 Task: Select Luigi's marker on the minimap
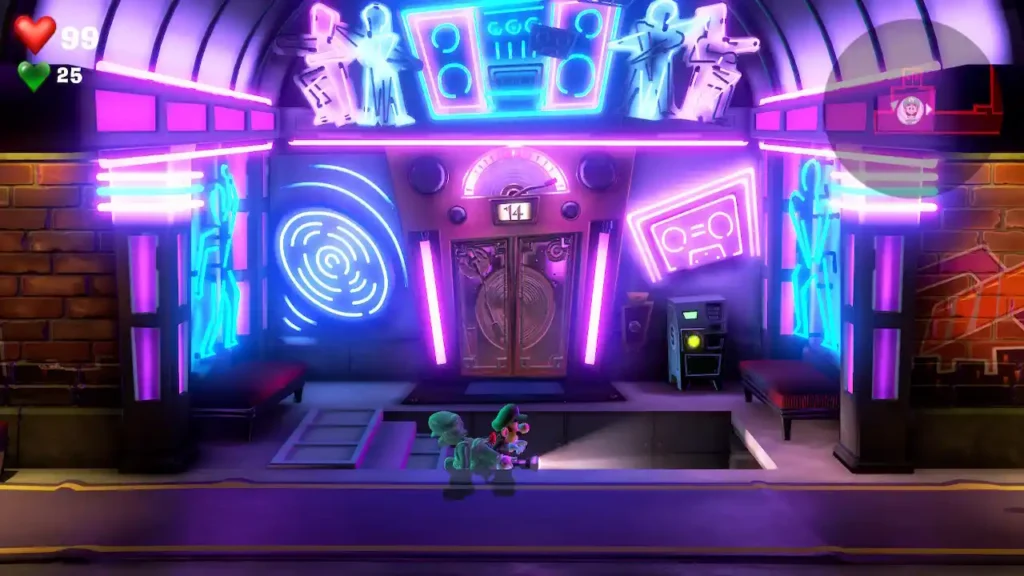click(909, 111)
